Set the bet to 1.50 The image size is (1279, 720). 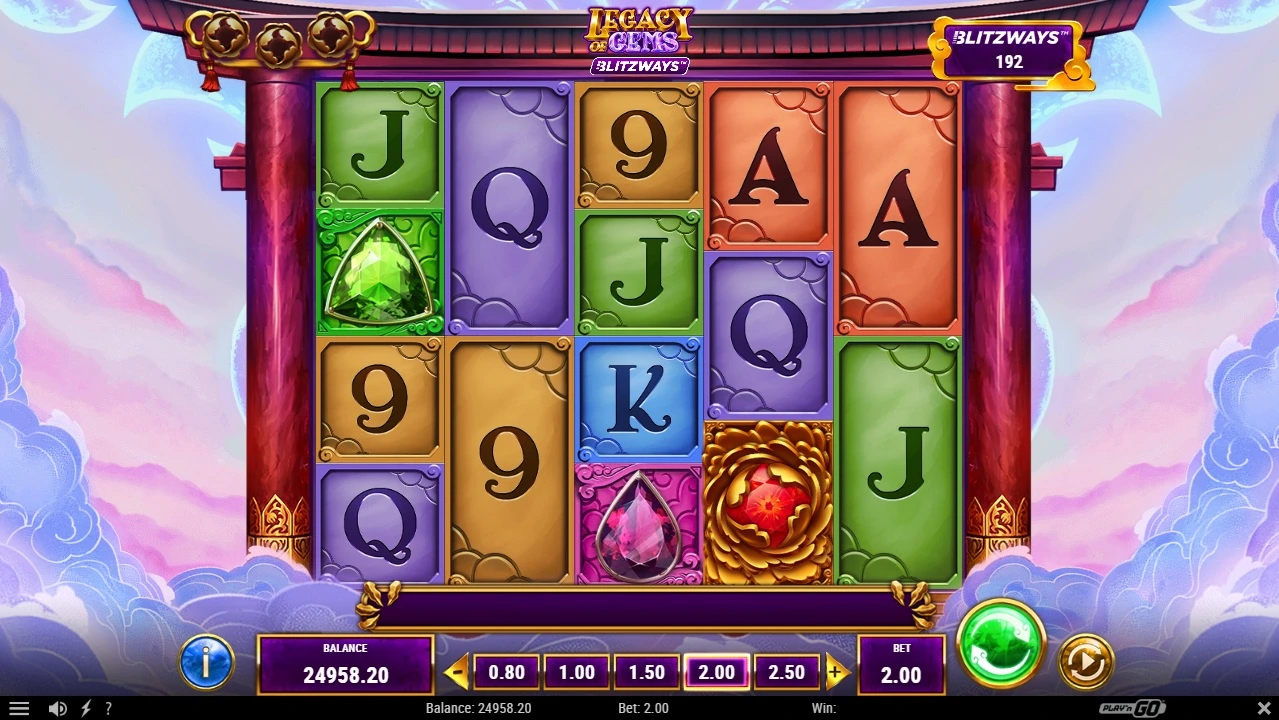tap(646, 673)
